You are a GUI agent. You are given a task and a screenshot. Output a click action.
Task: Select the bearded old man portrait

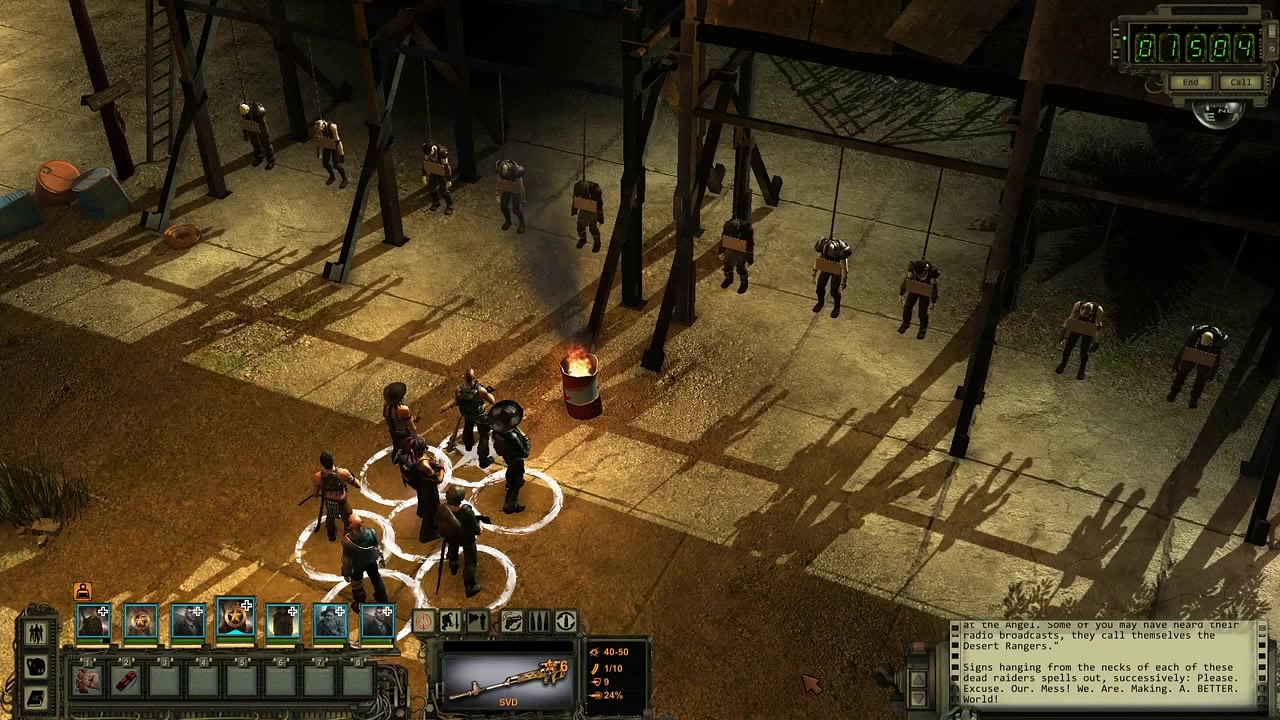pos(330,621)
